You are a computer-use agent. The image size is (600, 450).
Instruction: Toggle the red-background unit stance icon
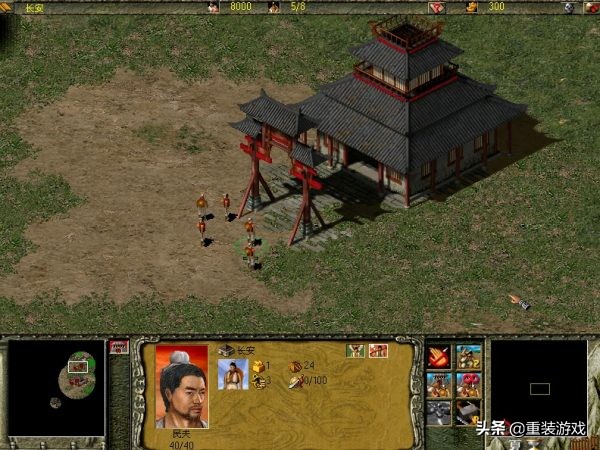pos(377,350)
